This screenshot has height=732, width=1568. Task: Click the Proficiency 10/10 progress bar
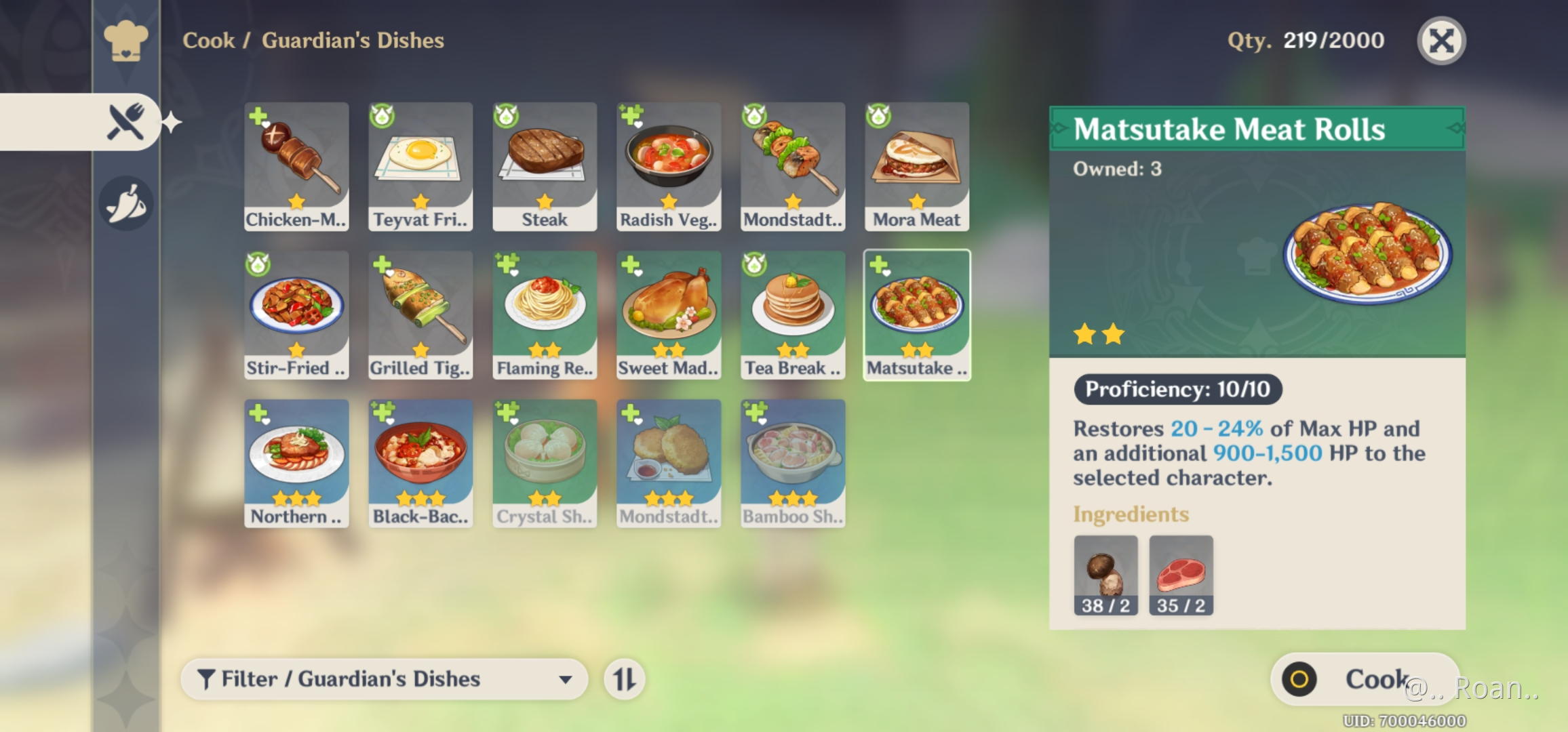point(1178,390)
